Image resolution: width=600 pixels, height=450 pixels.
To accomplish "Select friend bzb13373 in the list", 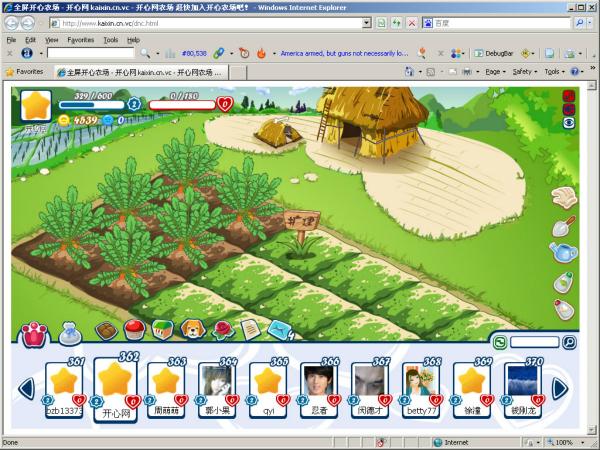I will (64, 385).
